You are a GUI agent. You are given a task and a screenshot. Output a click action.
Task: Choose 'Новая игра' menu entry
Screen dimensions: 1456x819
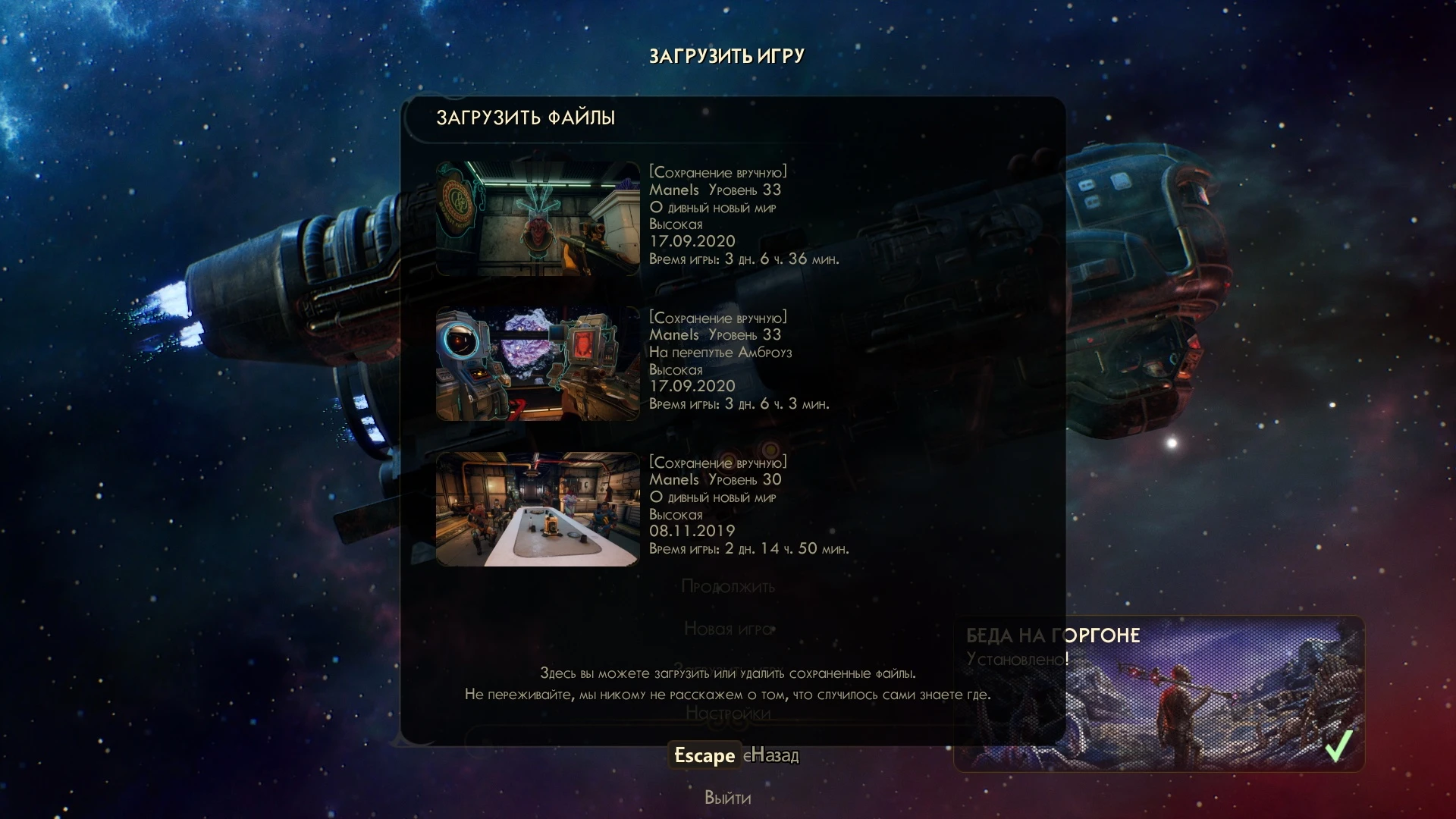(728, 629)
